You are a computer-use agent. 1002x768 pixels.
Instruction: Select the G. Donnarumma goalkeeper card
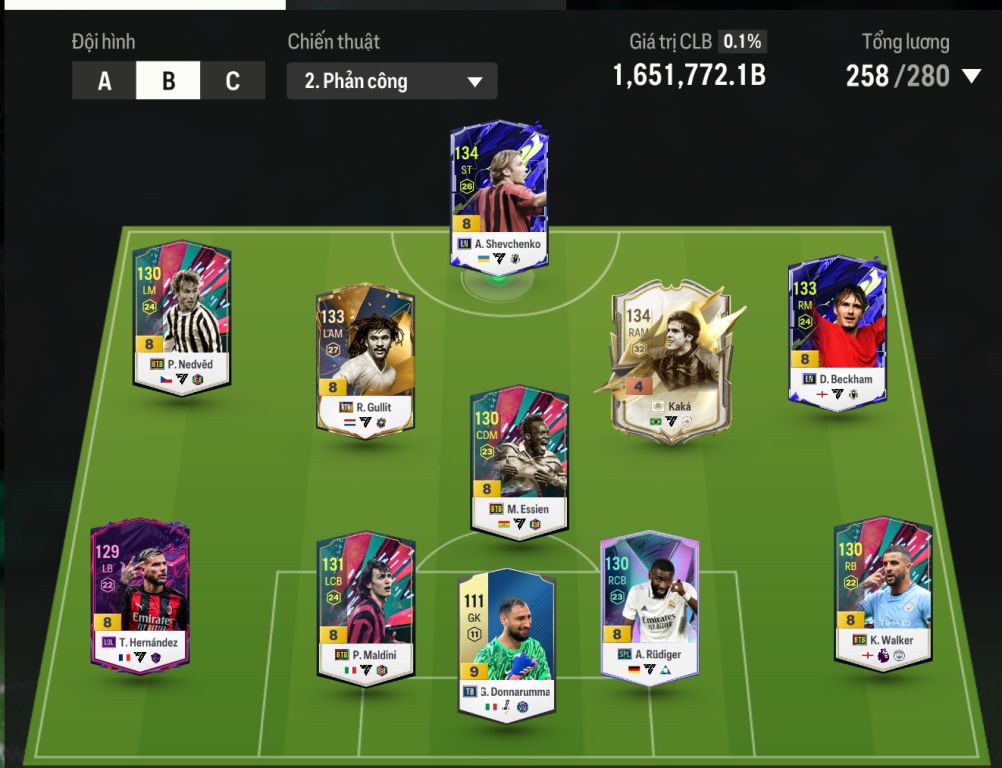506,642
